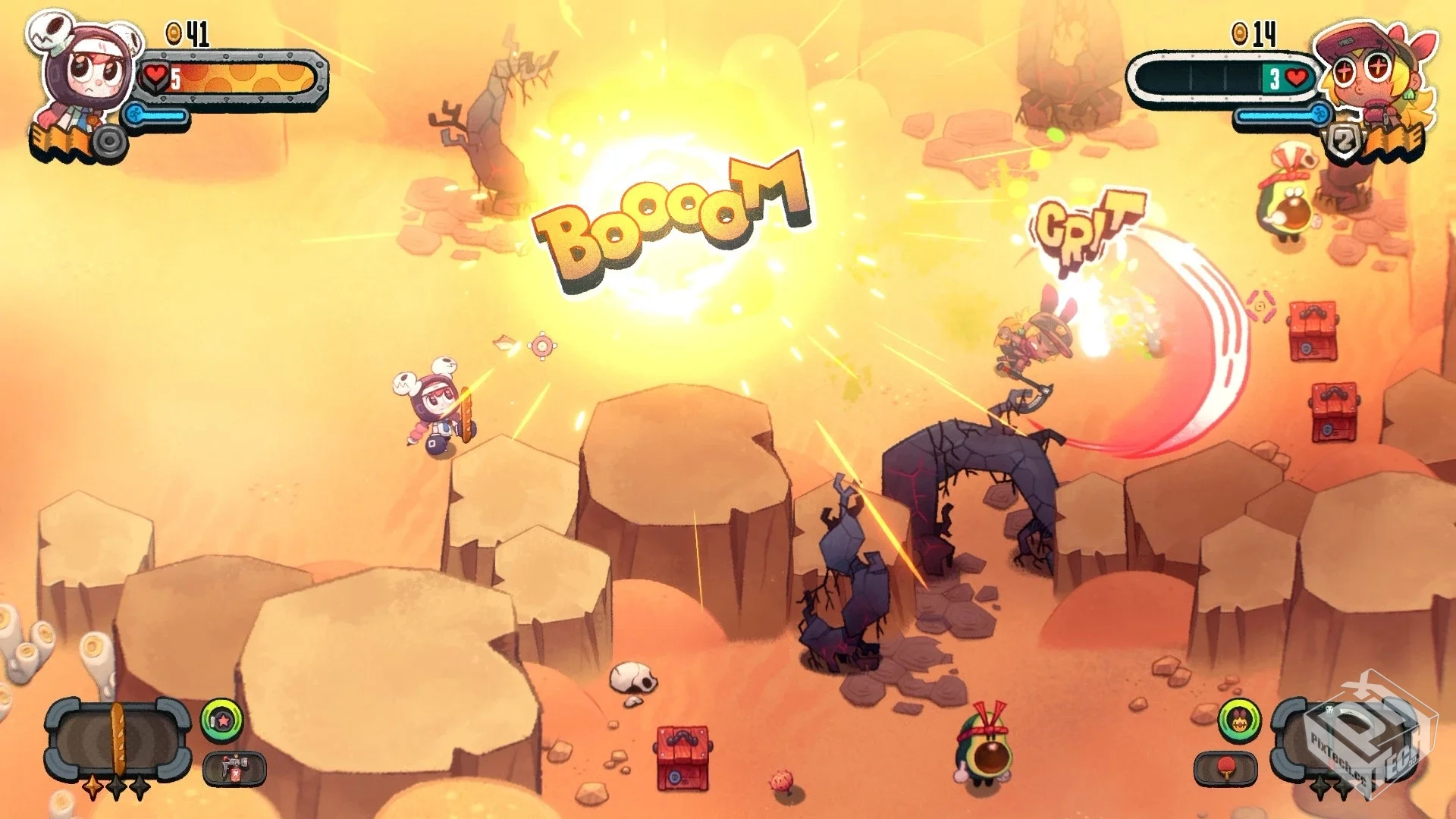The image size is (1456, 819).
Task: Click the grey round badge under left portrait
Action: [111, 142]
